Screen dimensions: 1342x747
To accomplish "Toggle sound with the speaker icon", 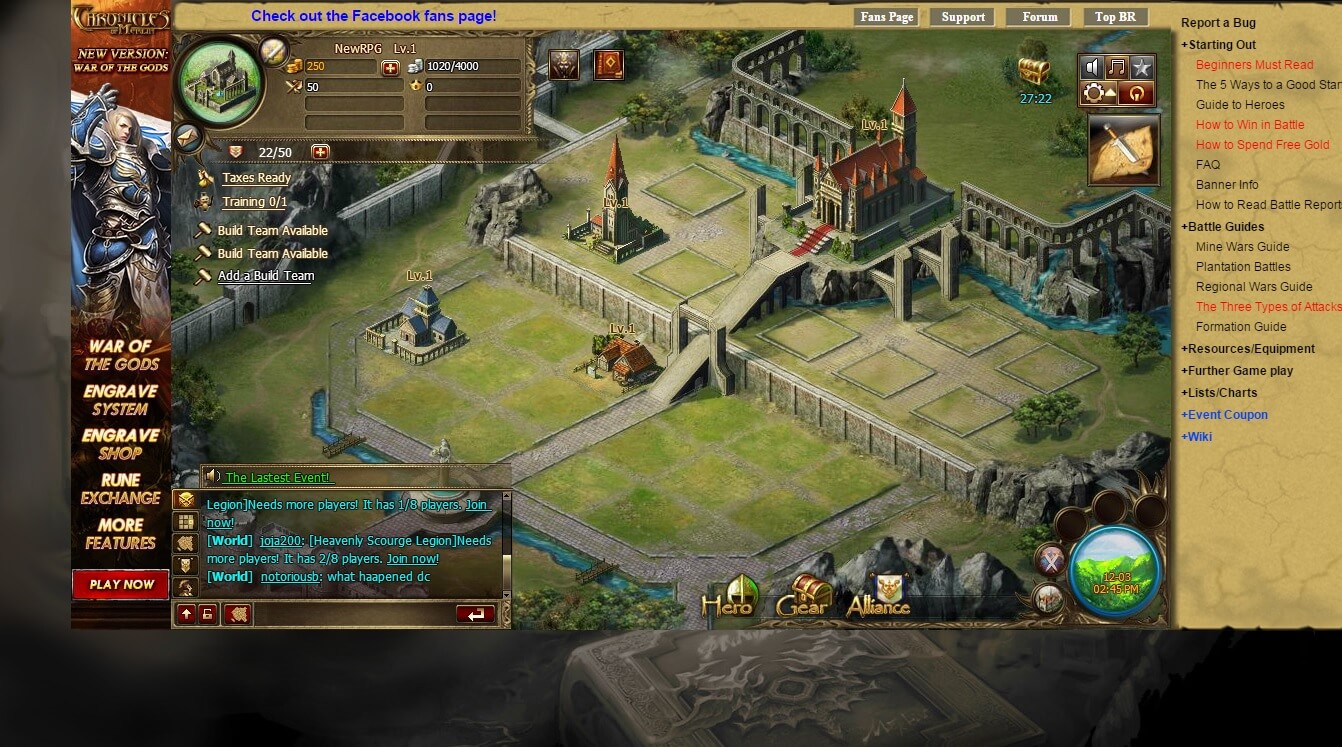I will (x=1092, y=68).
